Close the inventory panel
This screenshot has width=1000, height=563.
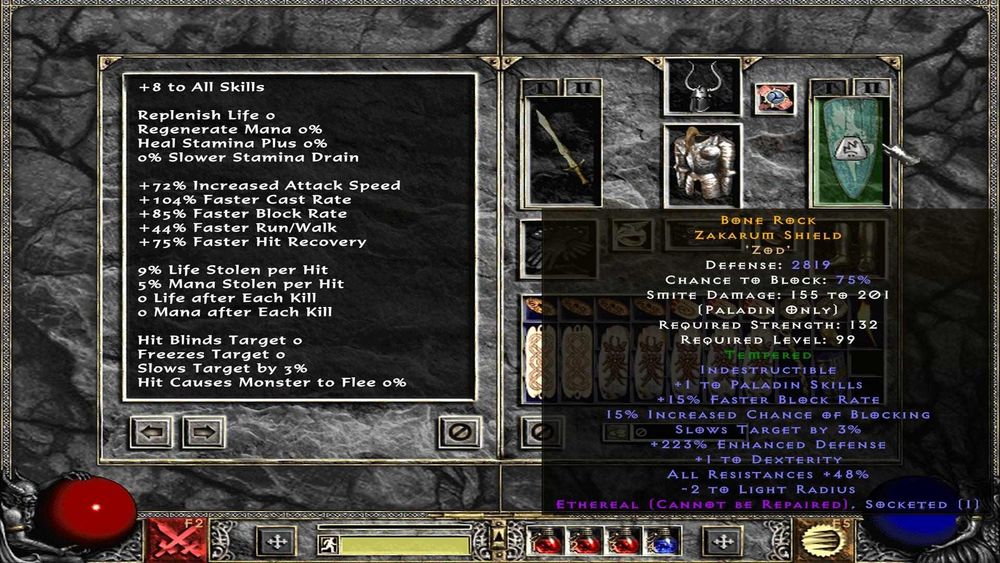click(x=541, y=433)
